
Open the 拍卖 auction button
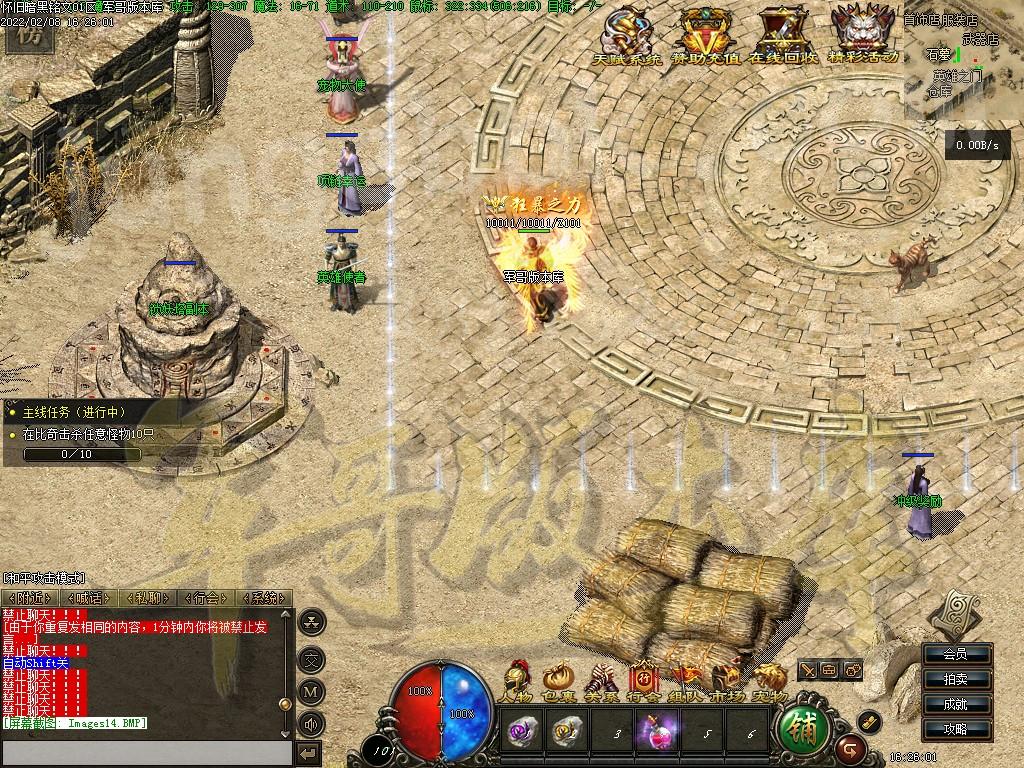point(956,680)
